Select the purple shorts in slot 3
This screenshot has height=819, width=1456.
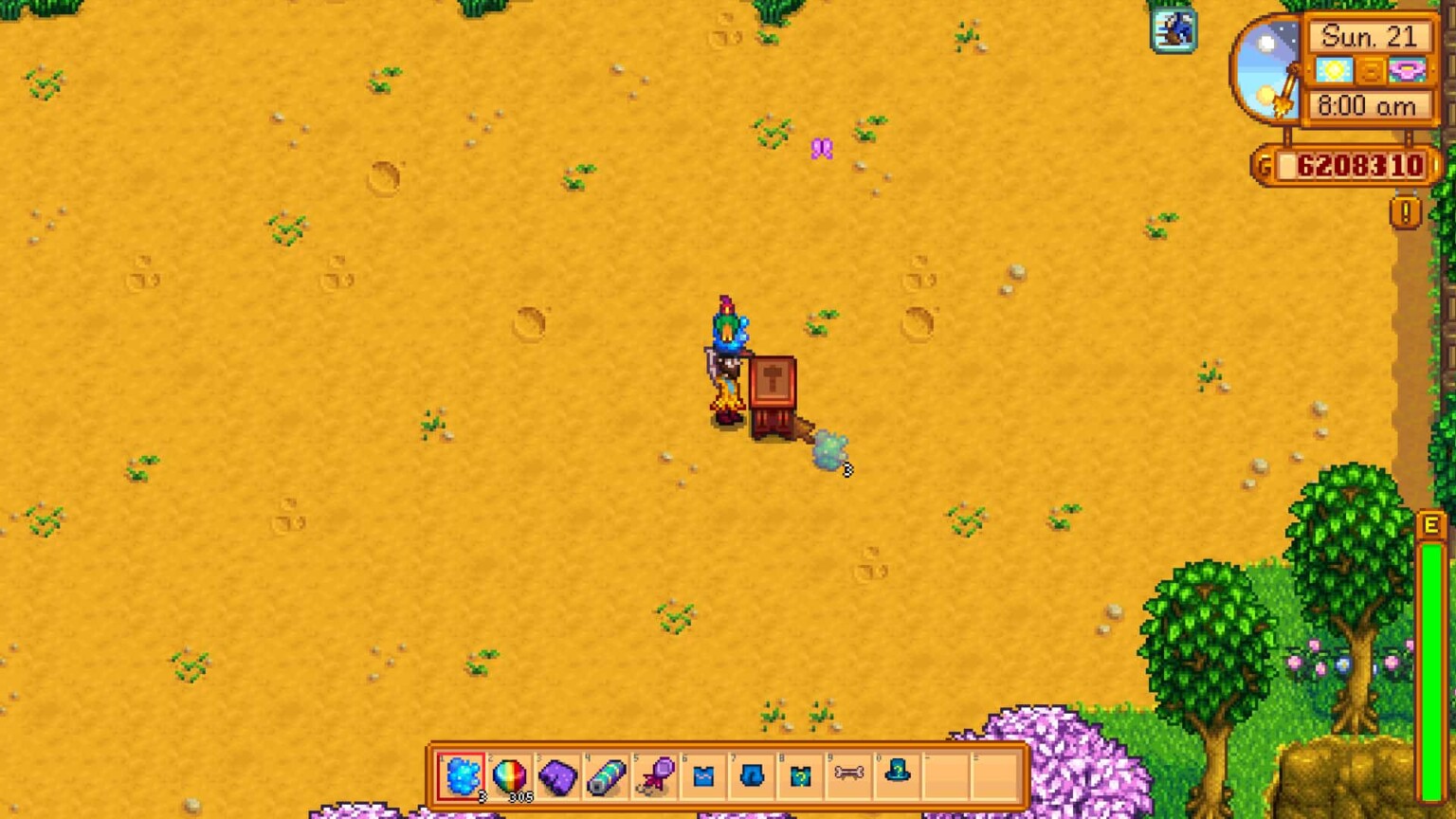point(559,777)
